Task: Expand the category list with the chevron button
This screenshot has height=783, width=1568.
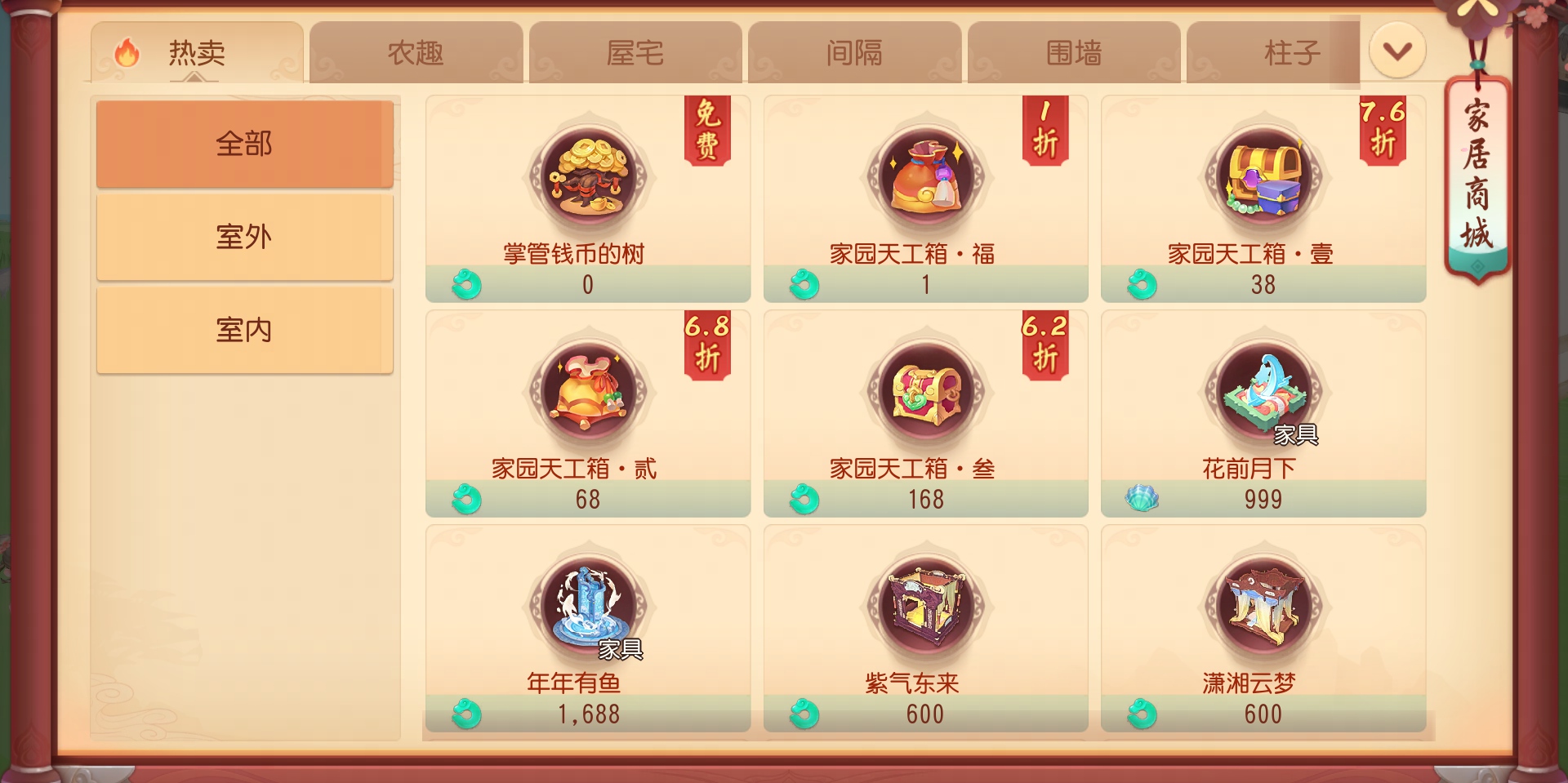Action: coord(1396,51)
